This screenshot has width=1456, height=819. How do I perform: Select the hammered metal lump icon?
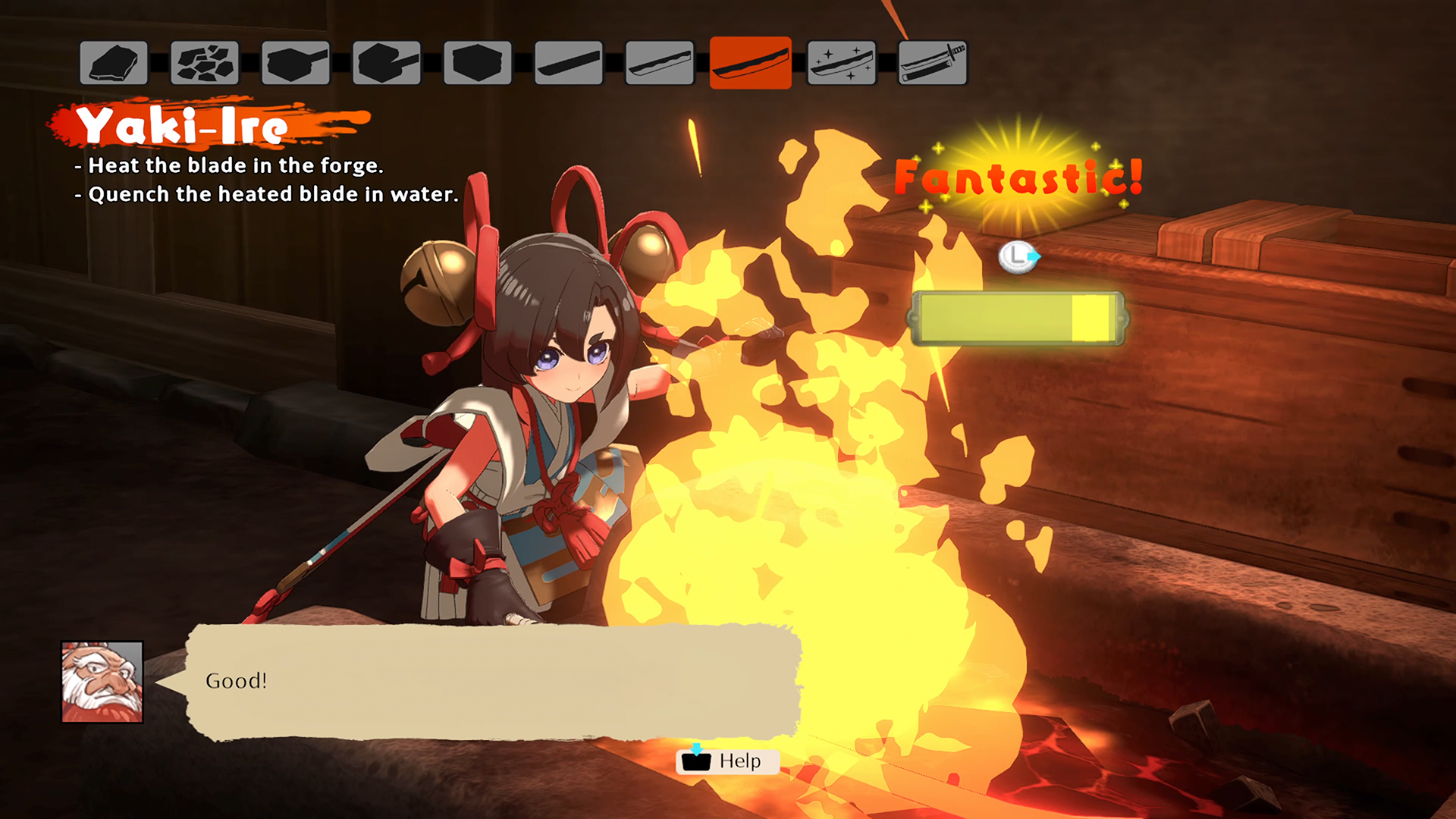[386, 62]
